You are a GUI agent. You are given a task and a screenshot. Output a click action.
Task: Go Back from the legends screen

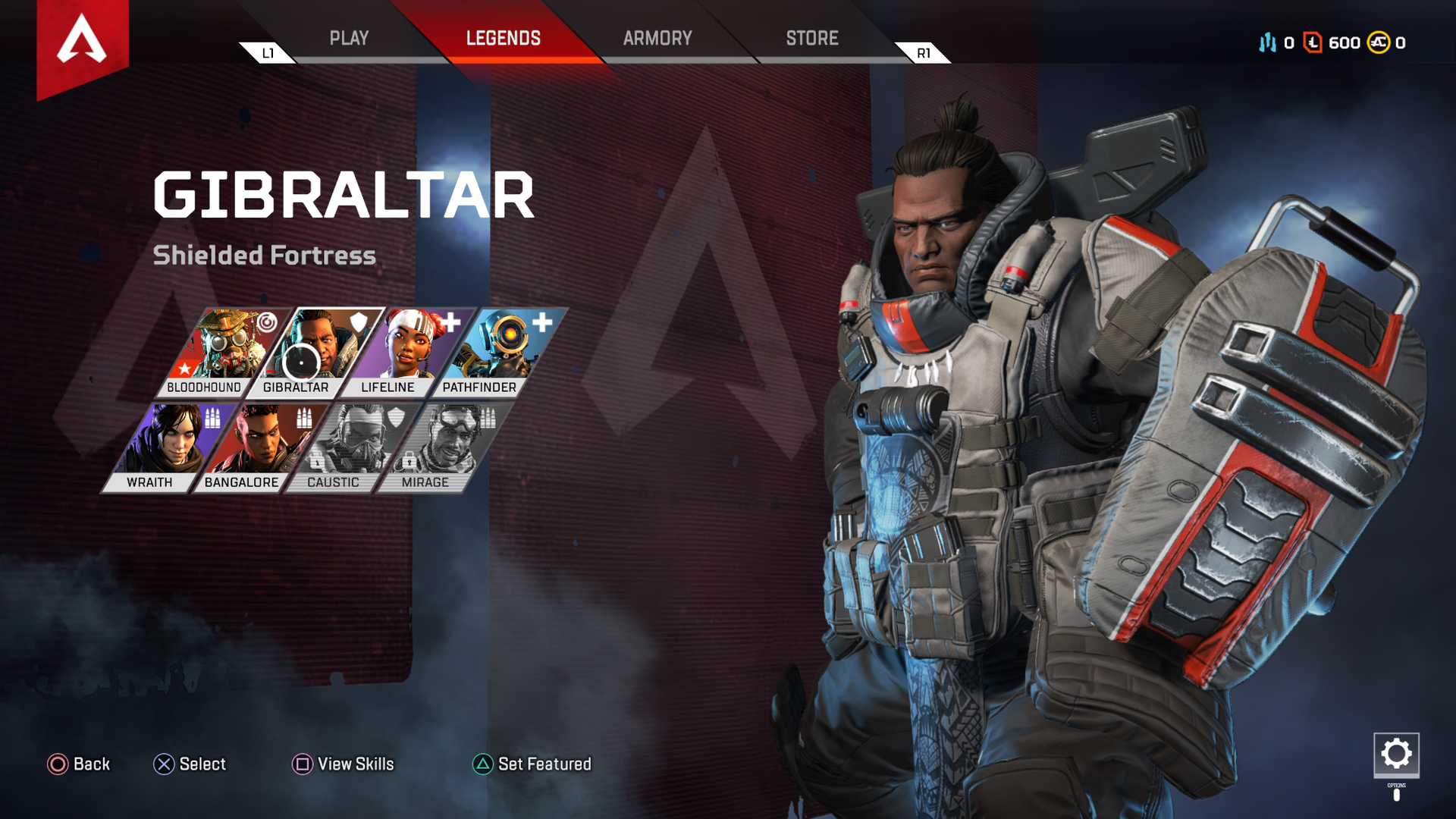(79, 764)
